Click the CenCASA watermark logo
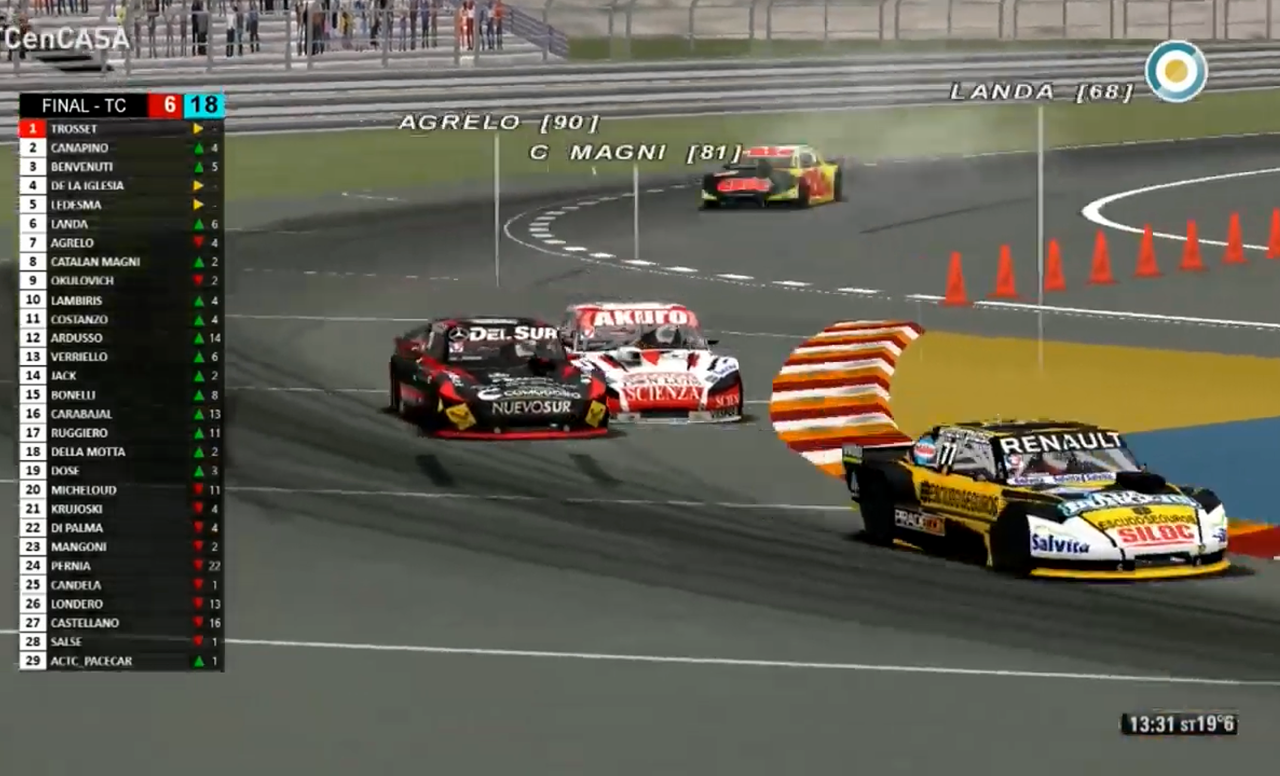Screen dimensions: 1280x776 click(x=66, y=38)
